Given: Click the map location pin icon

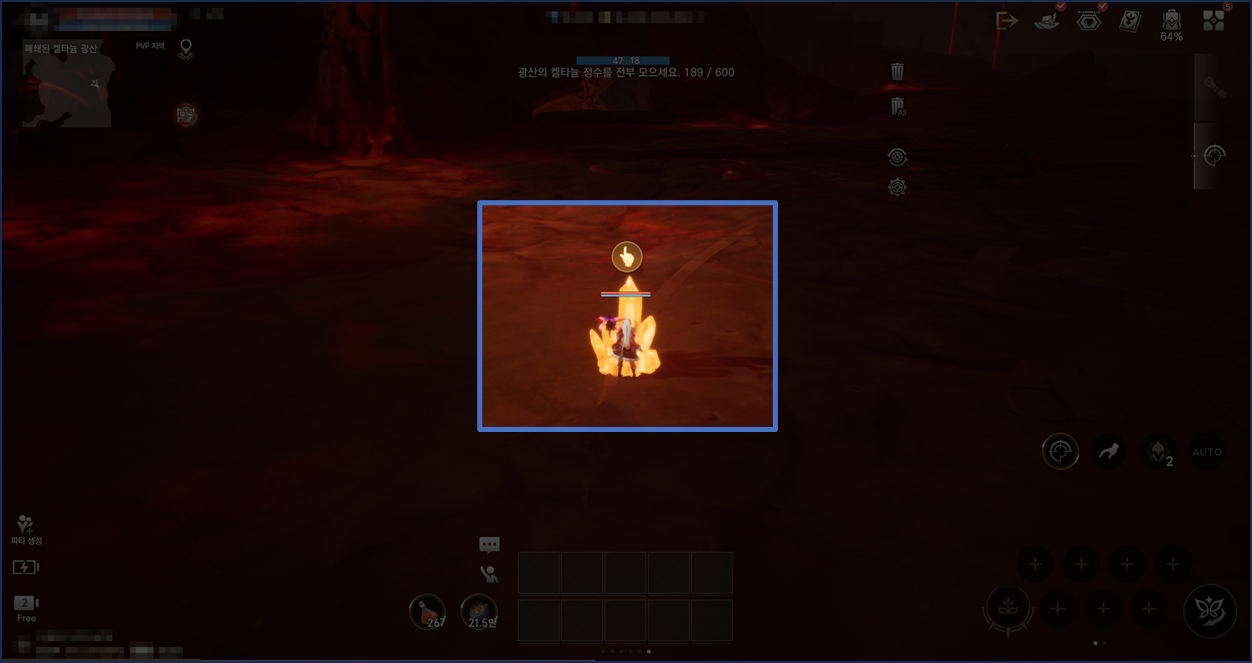Looking at the screenshot, I should point(186,49).
